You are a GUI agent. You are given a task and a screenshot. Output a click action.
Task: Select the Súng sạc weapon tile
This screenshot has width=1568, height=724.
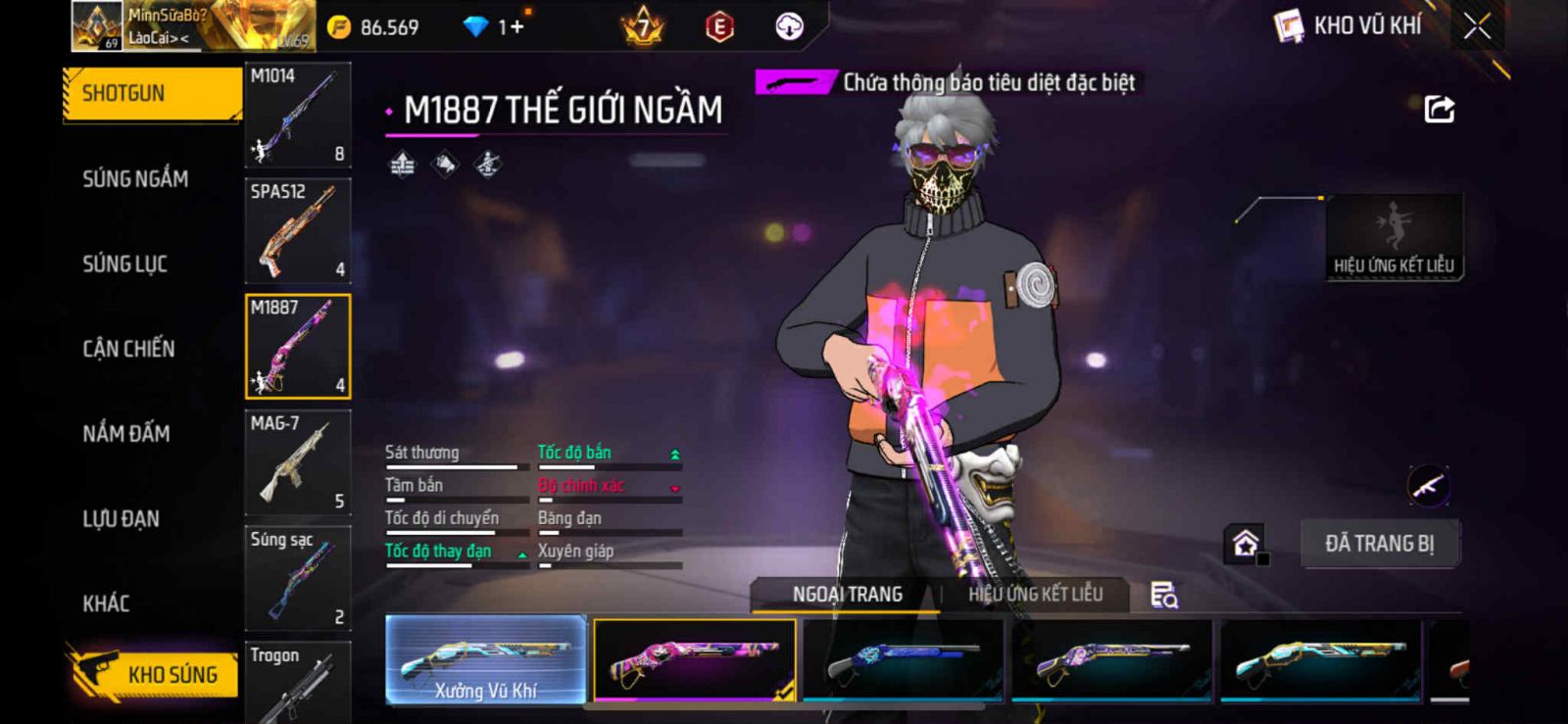pyautogui.click(x=297, y=578)
